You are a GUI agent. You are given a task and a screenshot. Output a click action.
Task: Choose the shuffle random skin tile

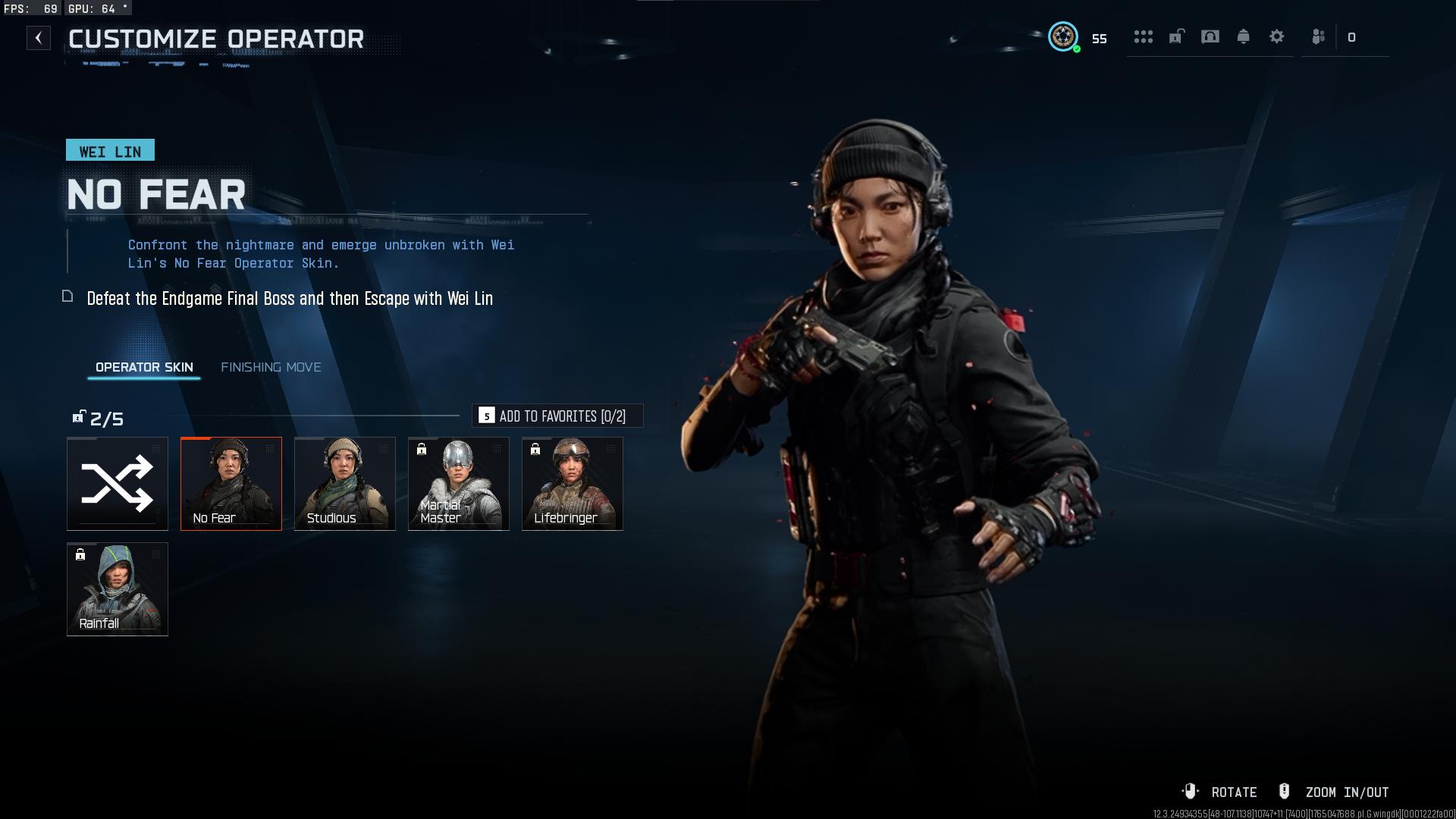click(x=118, y=484)
